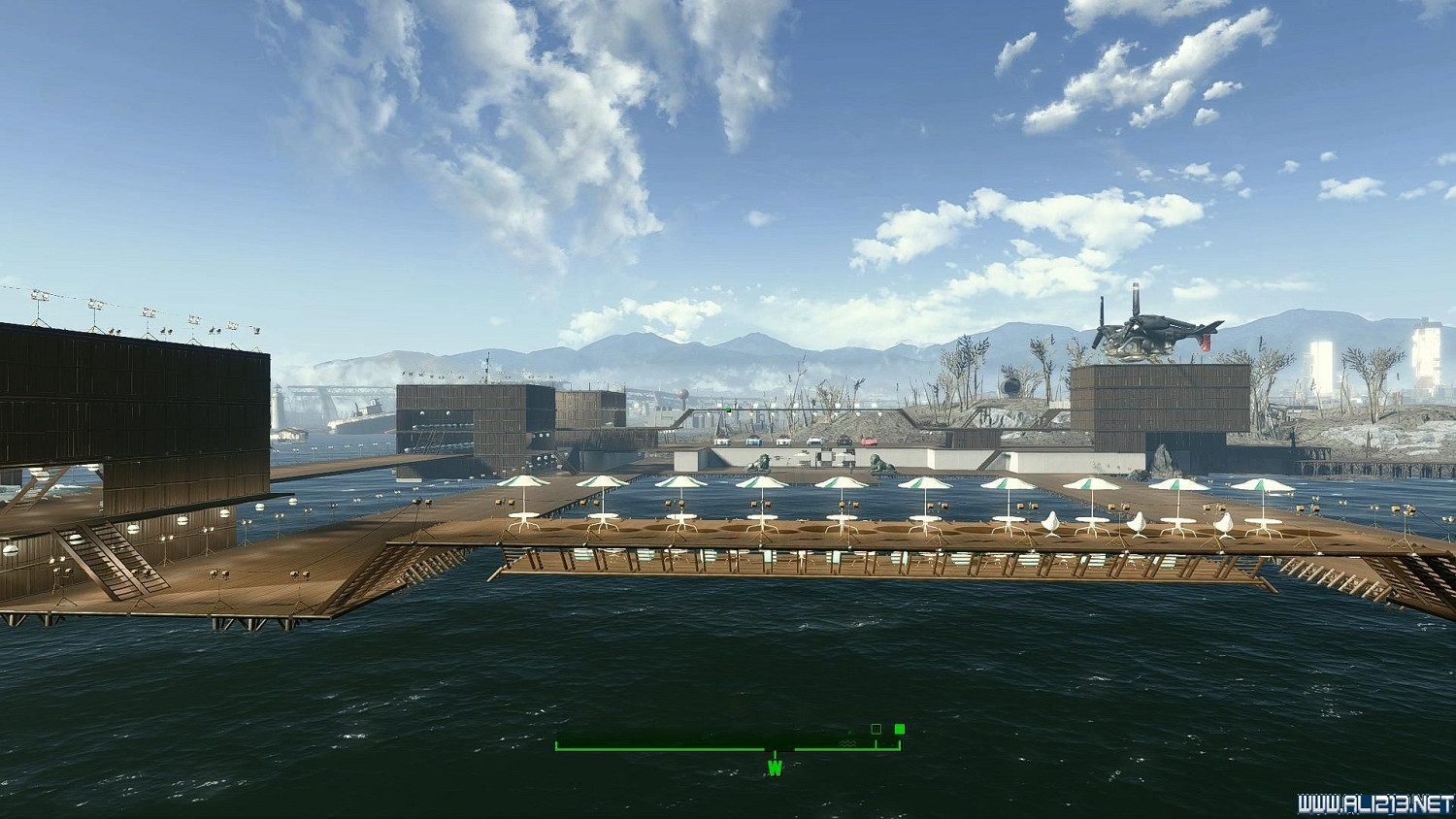Select the solid green quest marker on compass
Image resolution: width=1456 pixels, height=819 pixels.
[900, 729]
